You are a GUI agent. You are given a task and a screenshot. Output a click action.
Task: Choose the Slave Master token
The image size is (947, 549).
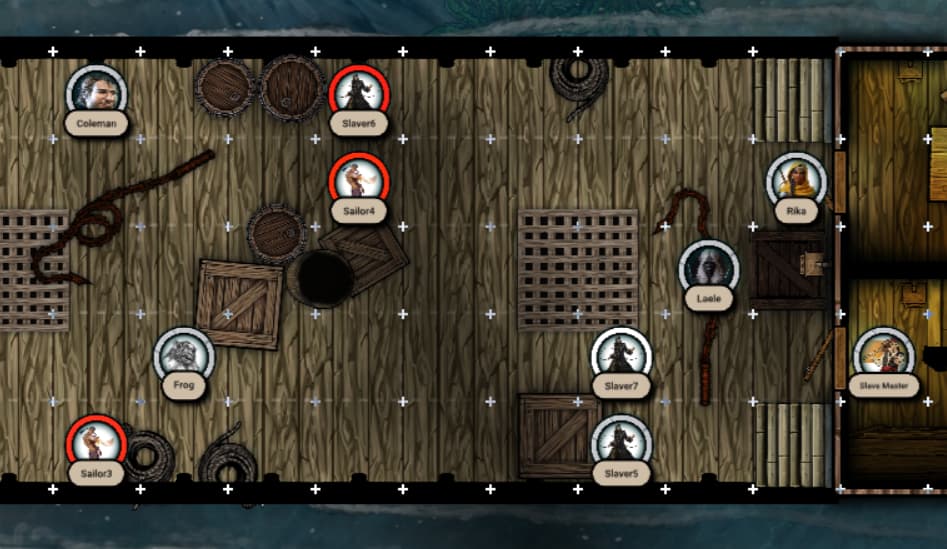click(x=884, y=355)
